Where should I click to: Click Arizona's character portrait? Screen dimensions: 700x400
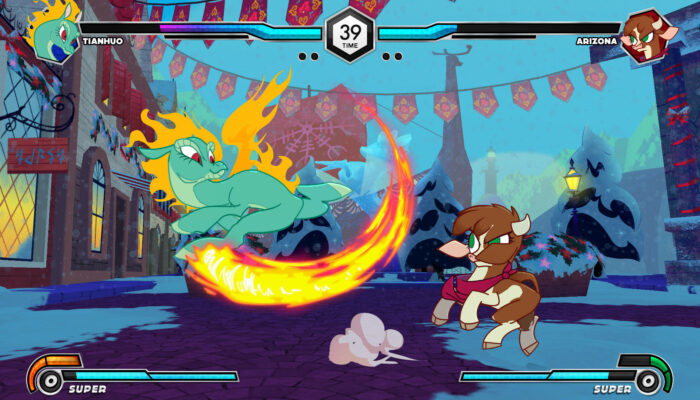pyautogui.click(x=644, y=36)
